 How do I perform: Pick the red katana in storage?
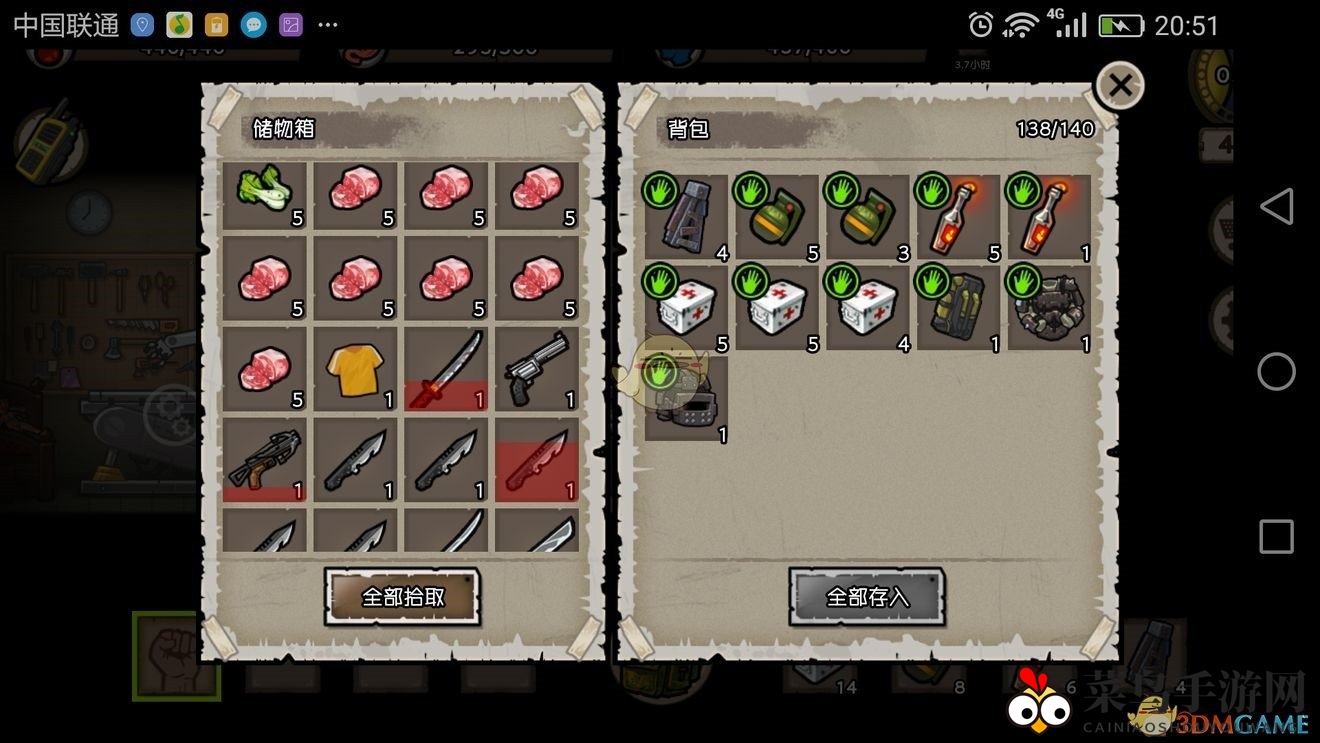447,369
